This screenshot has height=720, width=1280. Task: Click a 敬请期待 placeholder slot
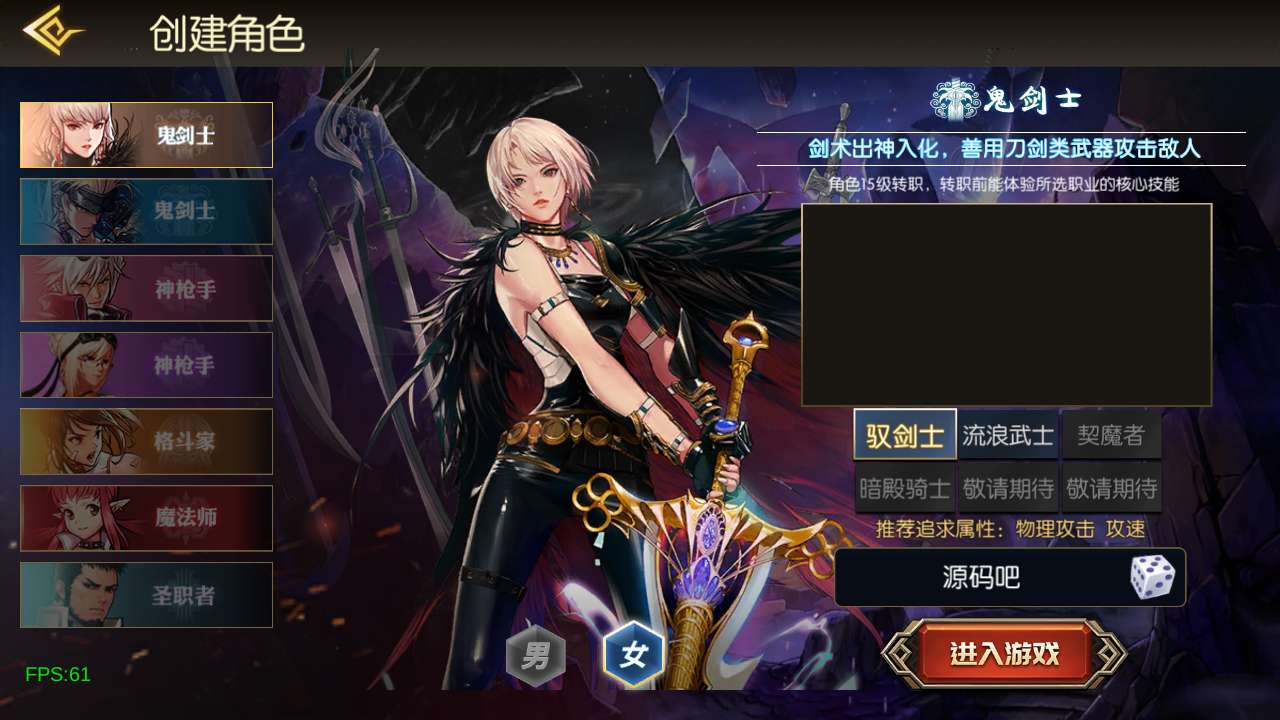pyautogui.click(x=1008, y=489)
